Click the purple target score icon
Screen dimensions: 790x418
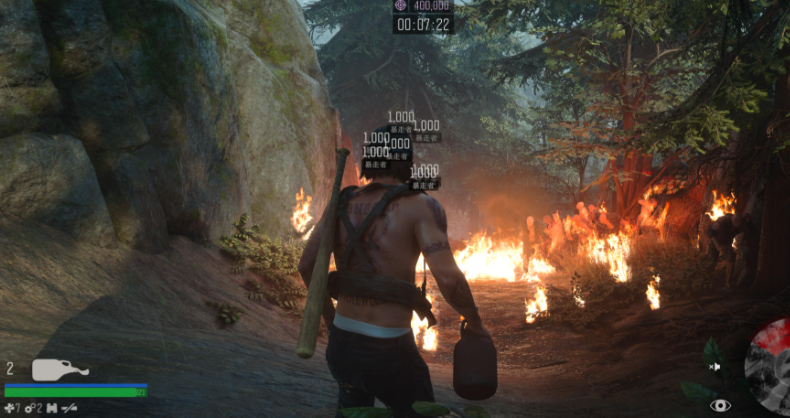pyautogui.click(x=401, y=6)
